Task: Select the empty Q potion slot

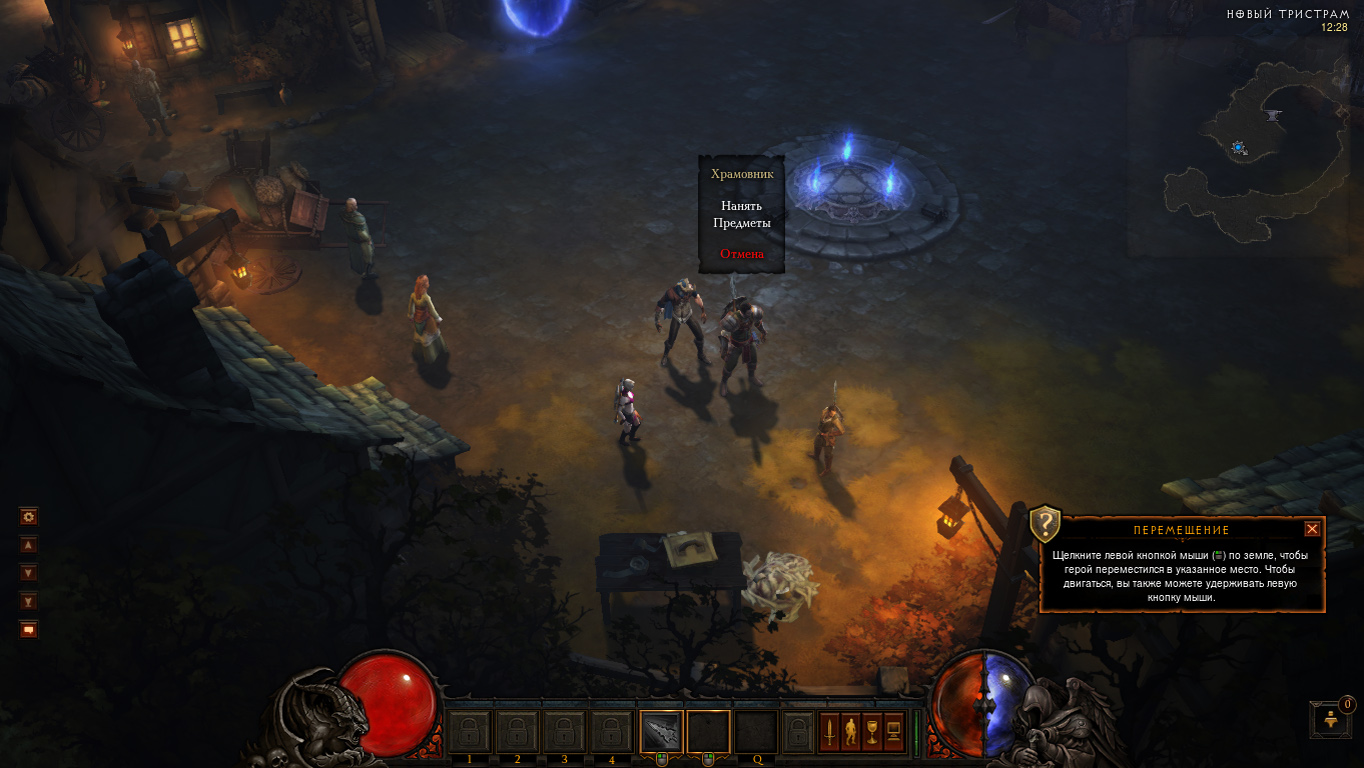Action: (757, 731)
